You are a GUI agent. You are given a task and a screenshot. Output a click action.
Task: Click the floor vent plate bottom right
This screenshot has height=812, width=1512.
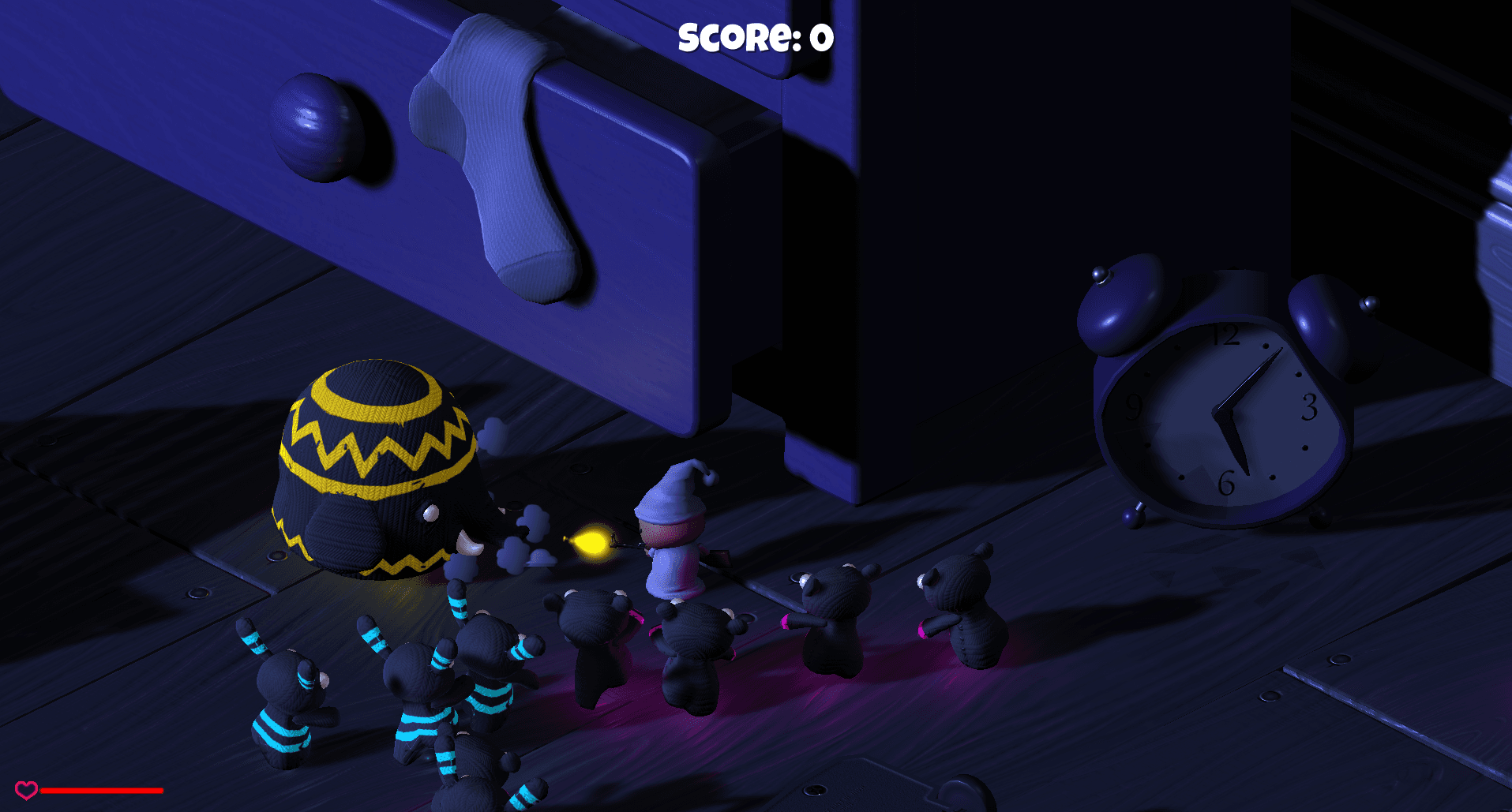[869, 789]
